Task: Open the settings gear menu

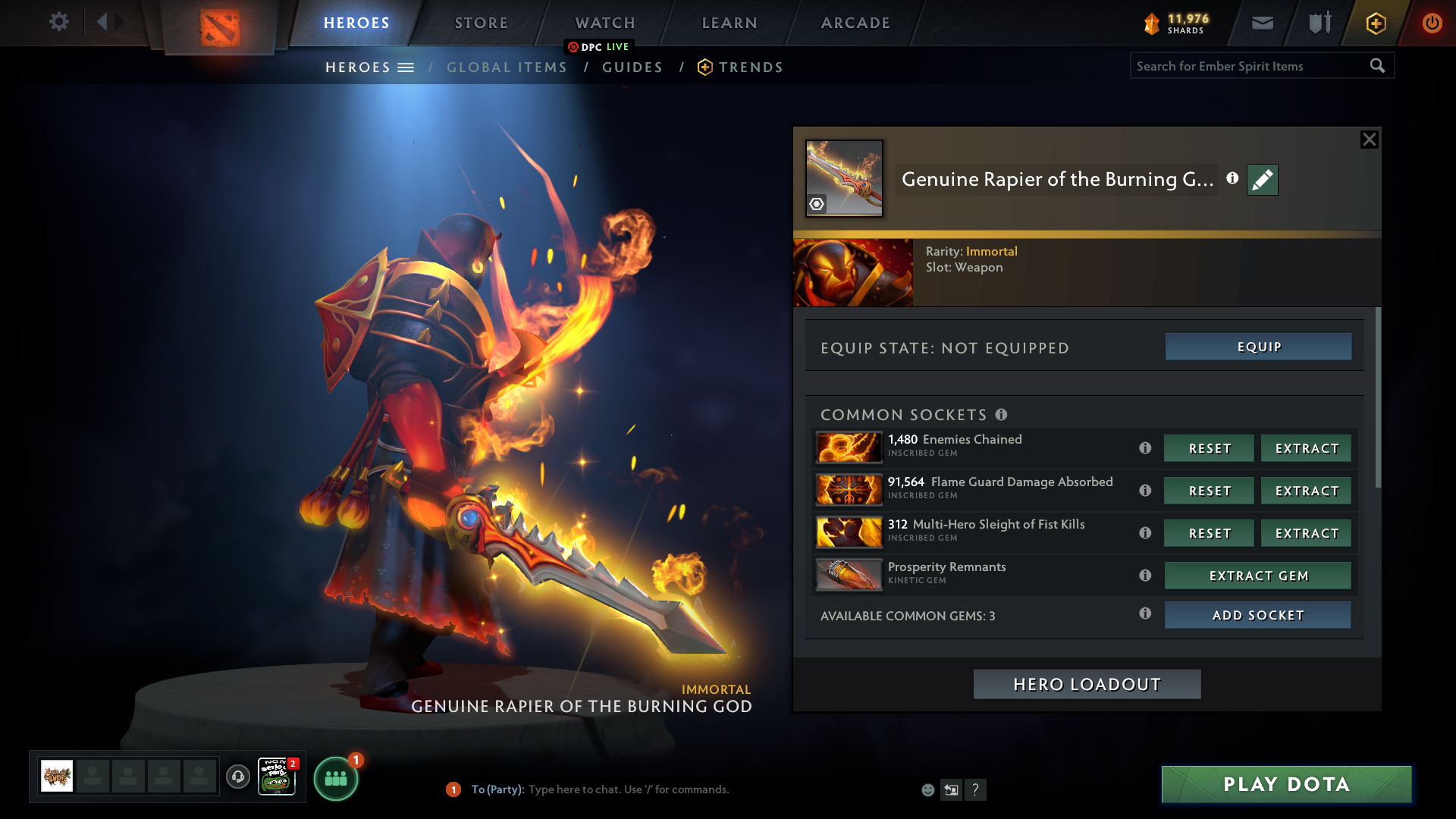Action: tap(58, 21)
